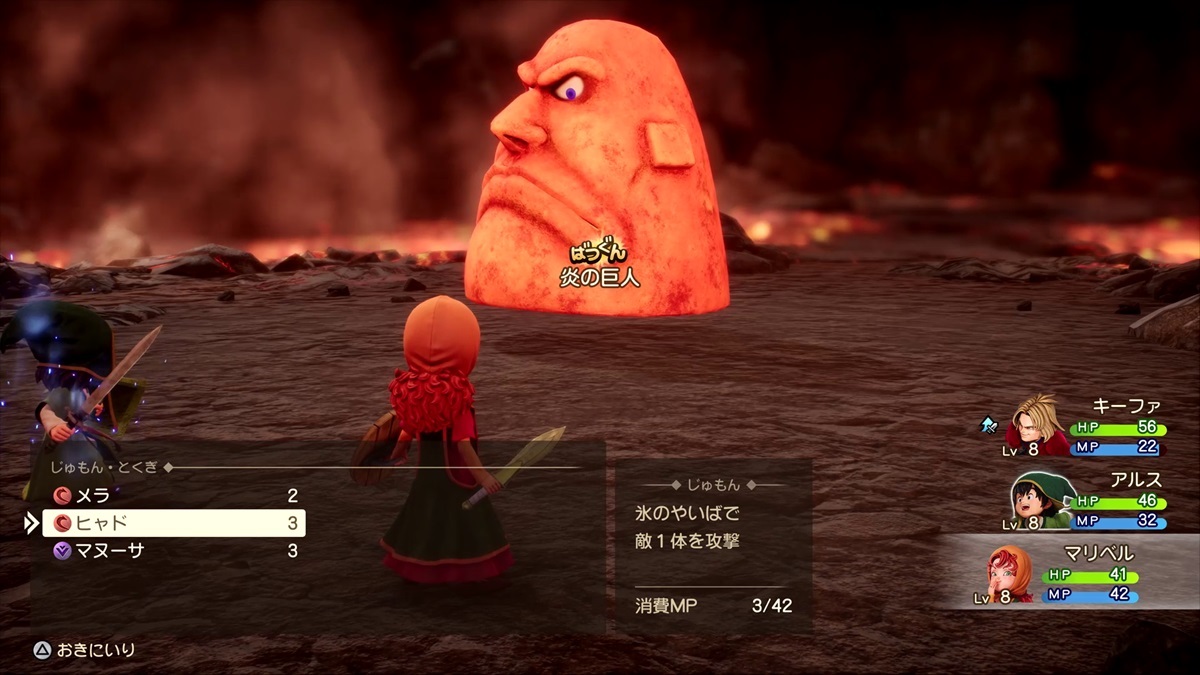Screen dimensions: 1200x675
Task: Pick the マヌーサ spell from the list
Action: [170, 550]
